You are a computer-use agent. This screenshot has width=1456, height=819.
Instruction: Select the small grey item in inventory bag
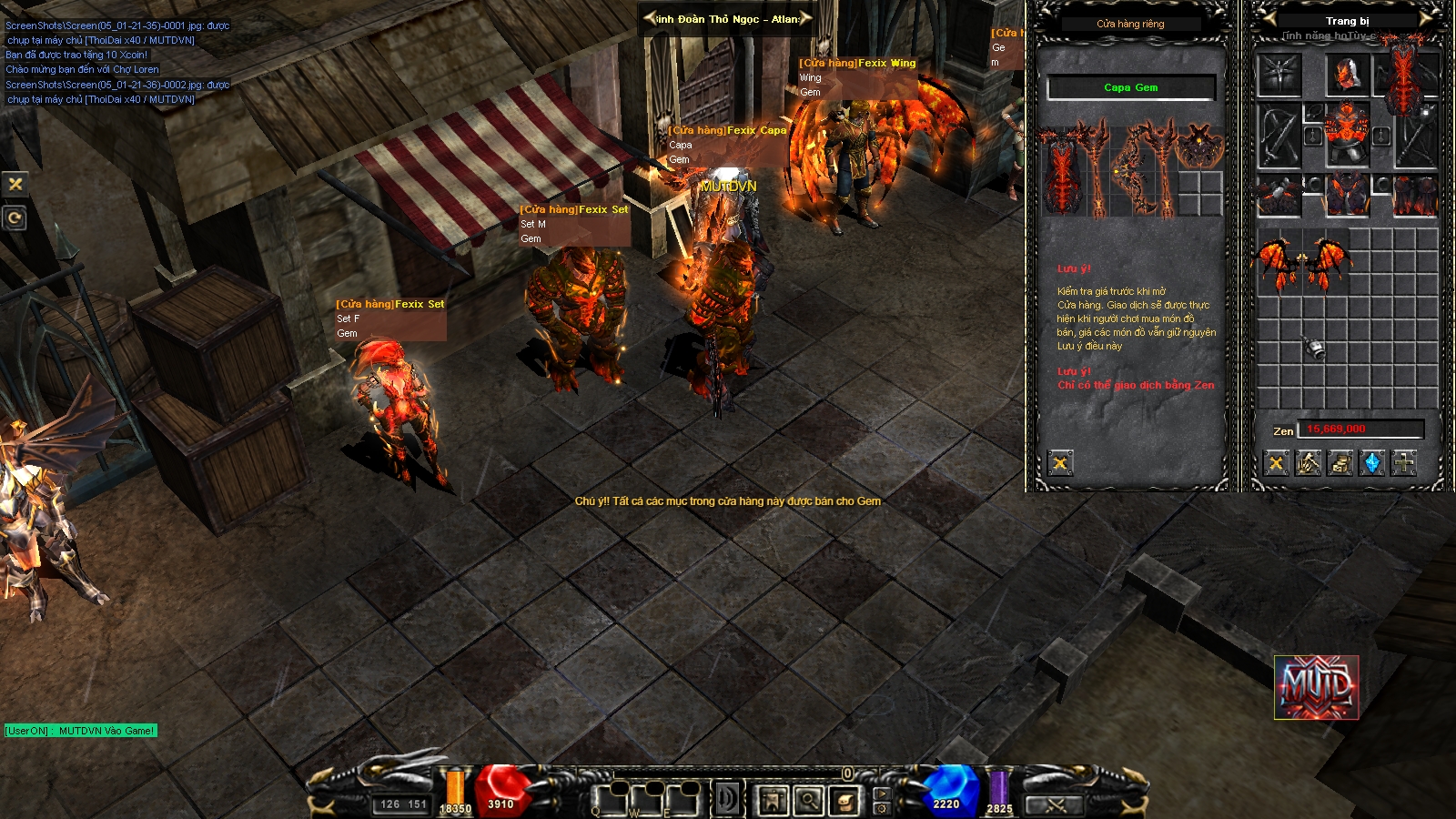click(1314, 348)
